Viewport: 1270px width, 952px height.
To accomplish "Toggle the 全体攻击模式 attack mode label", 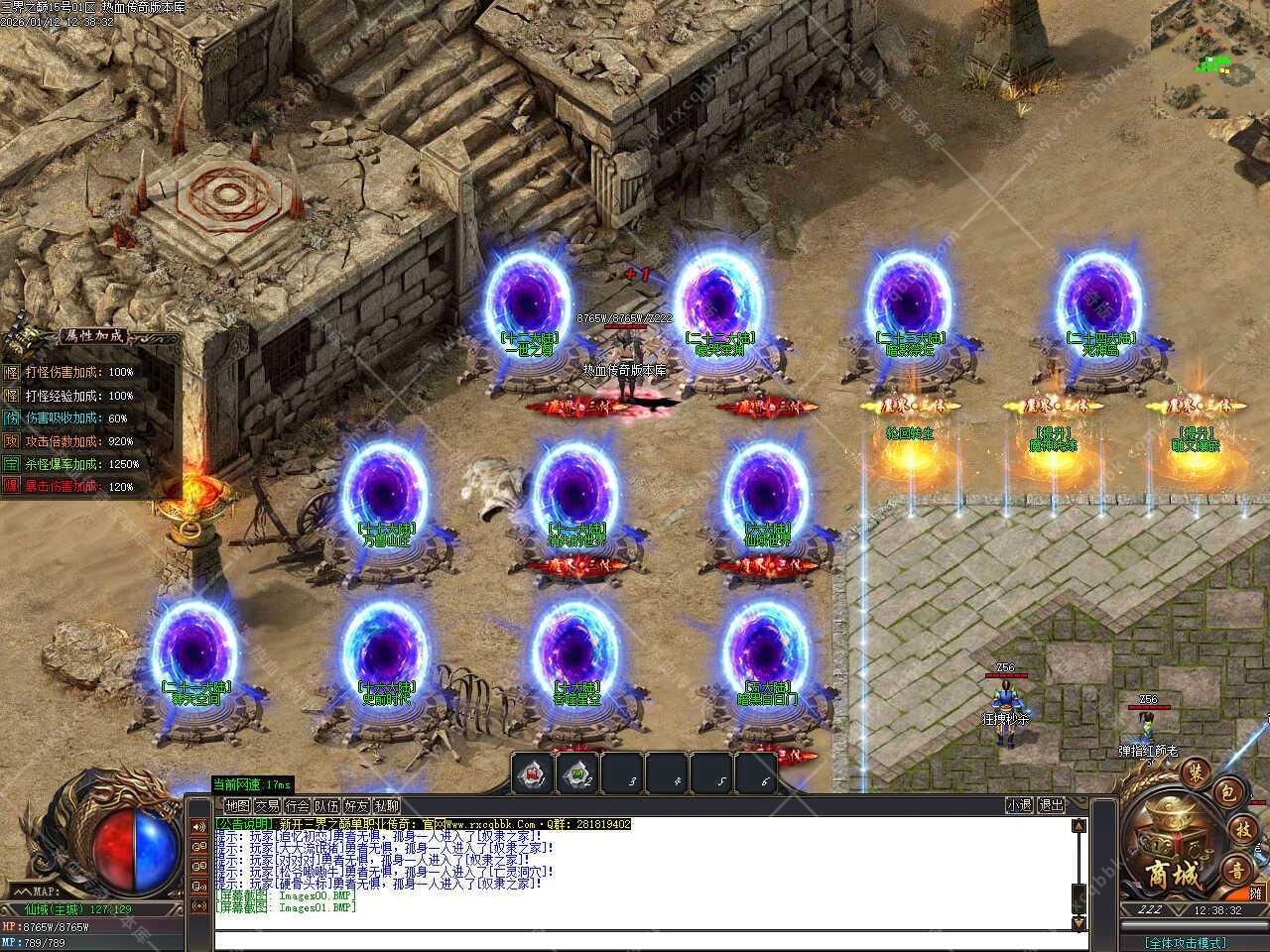I will tap(1185, 942).
